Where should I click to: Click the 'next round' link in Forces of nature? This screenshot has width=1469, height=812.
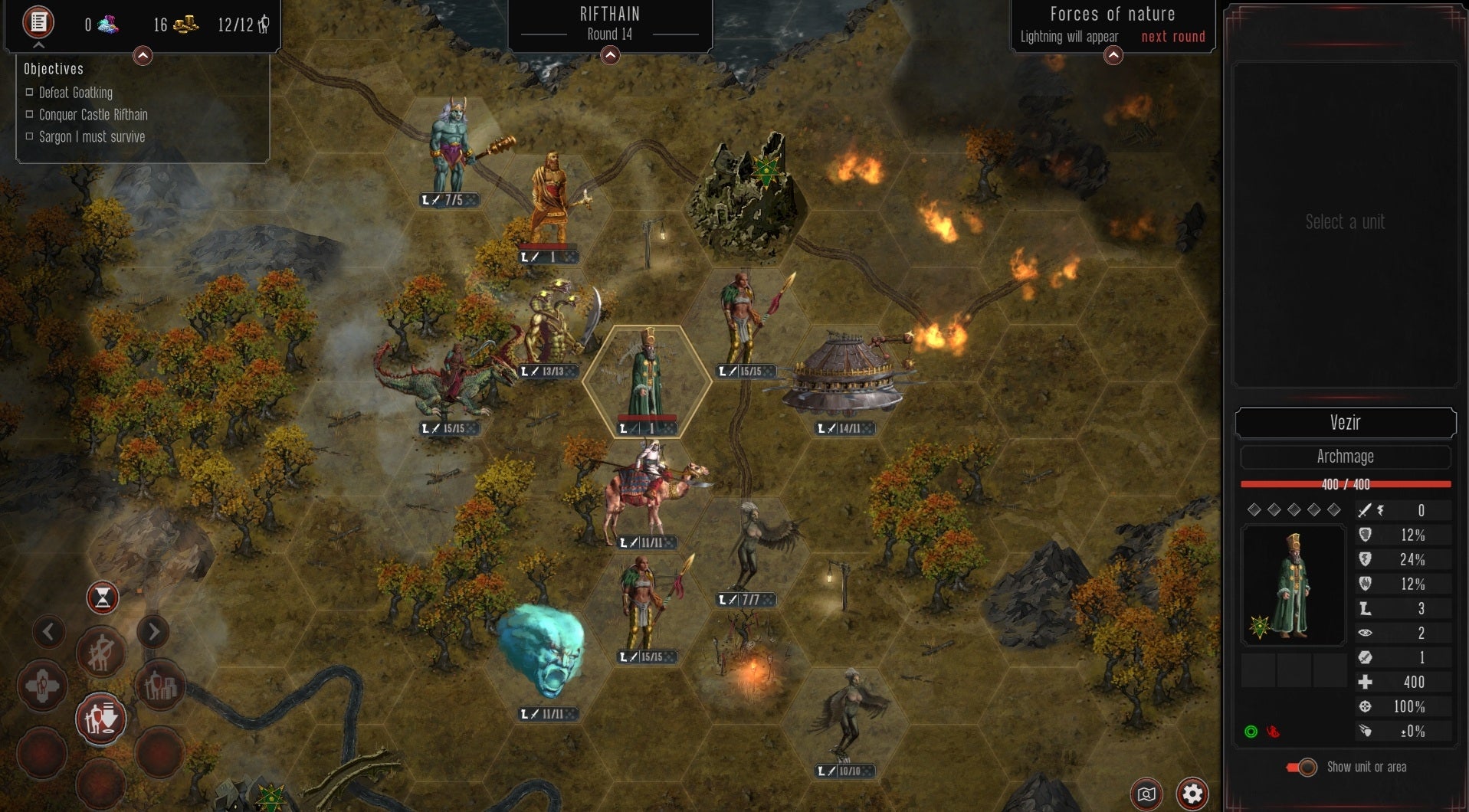coord(1172,36)
